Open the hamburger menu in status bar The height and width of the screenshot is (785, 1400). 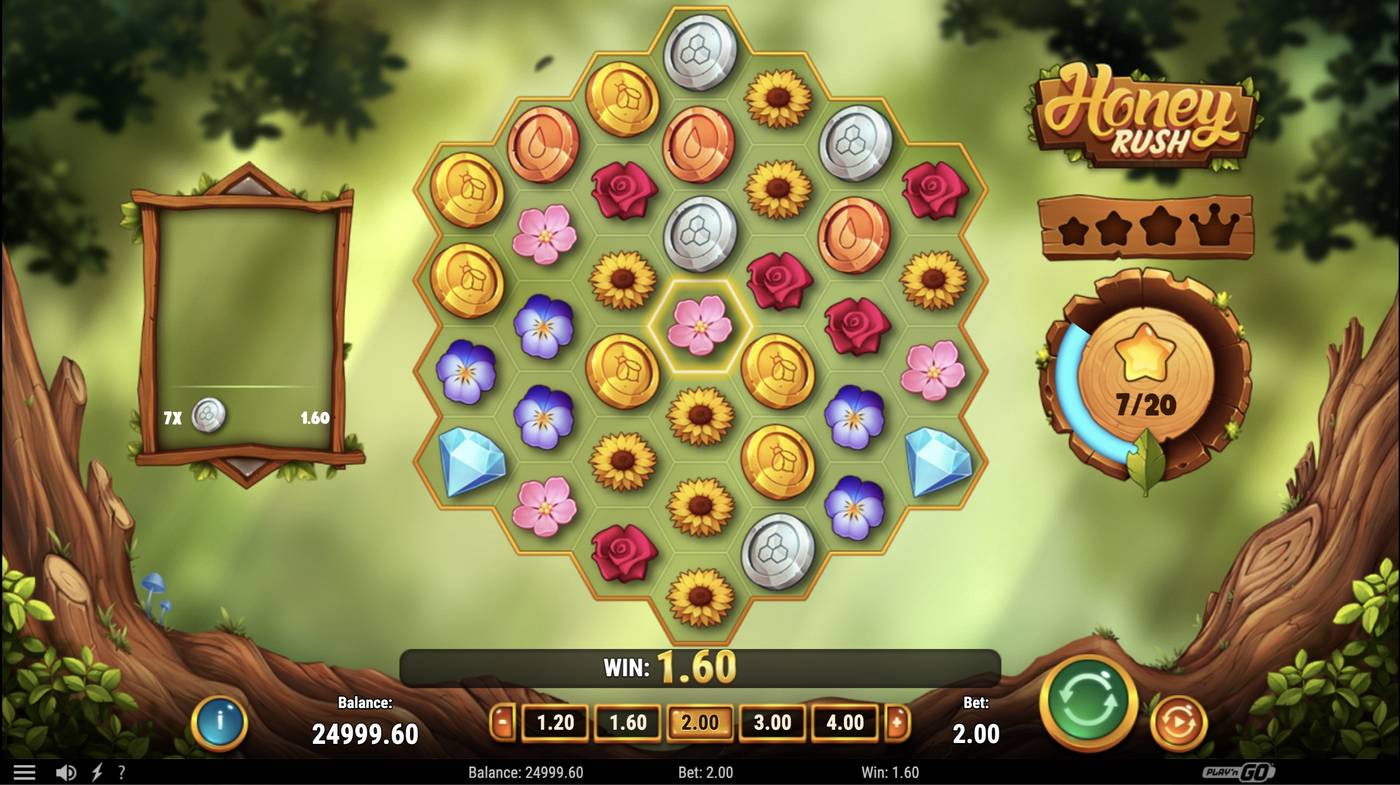pyautogui.click(x=25, y=771)
